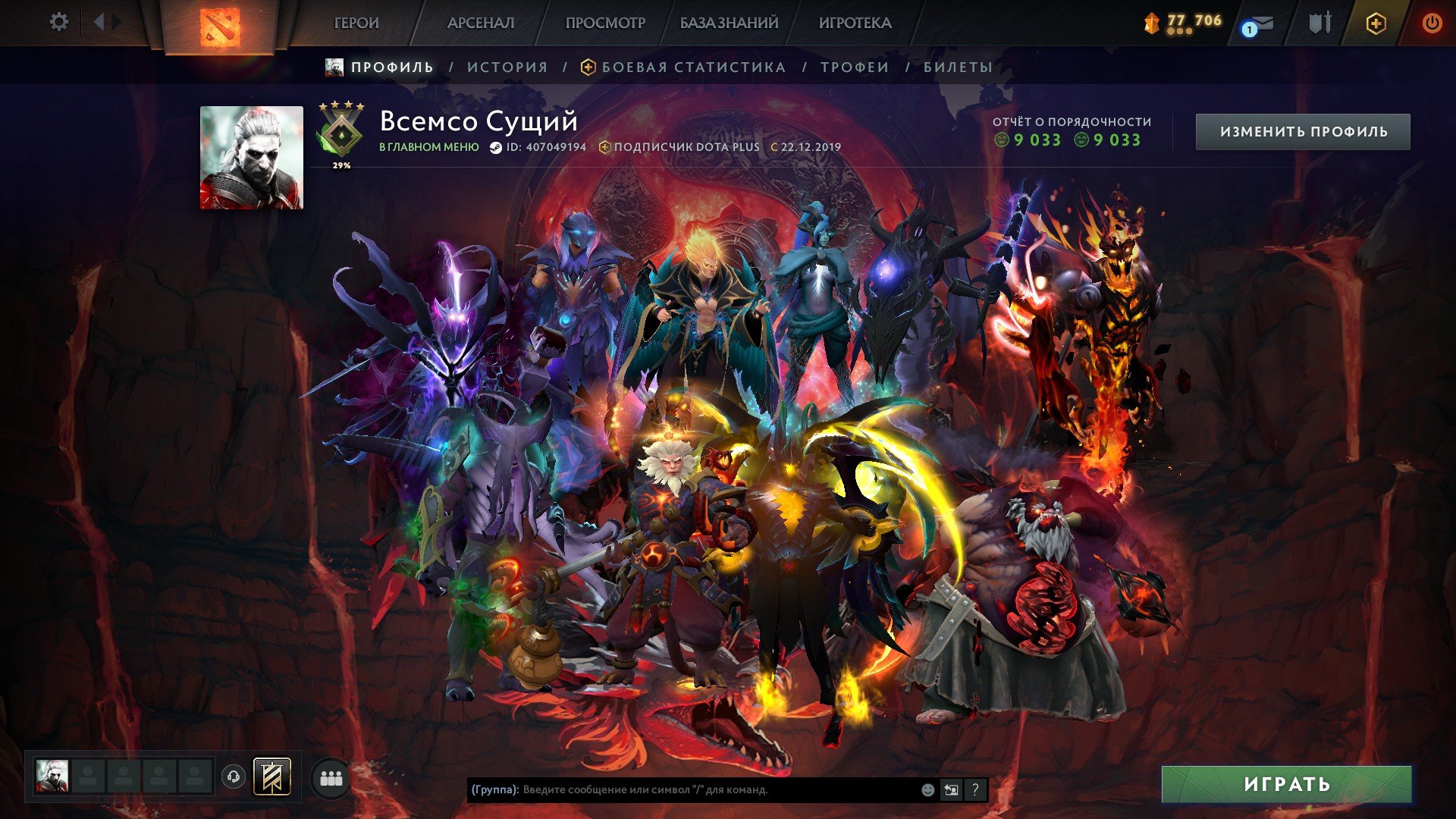
Task: Open the БИЛЕТЫ section
Action: coord(957,67)
